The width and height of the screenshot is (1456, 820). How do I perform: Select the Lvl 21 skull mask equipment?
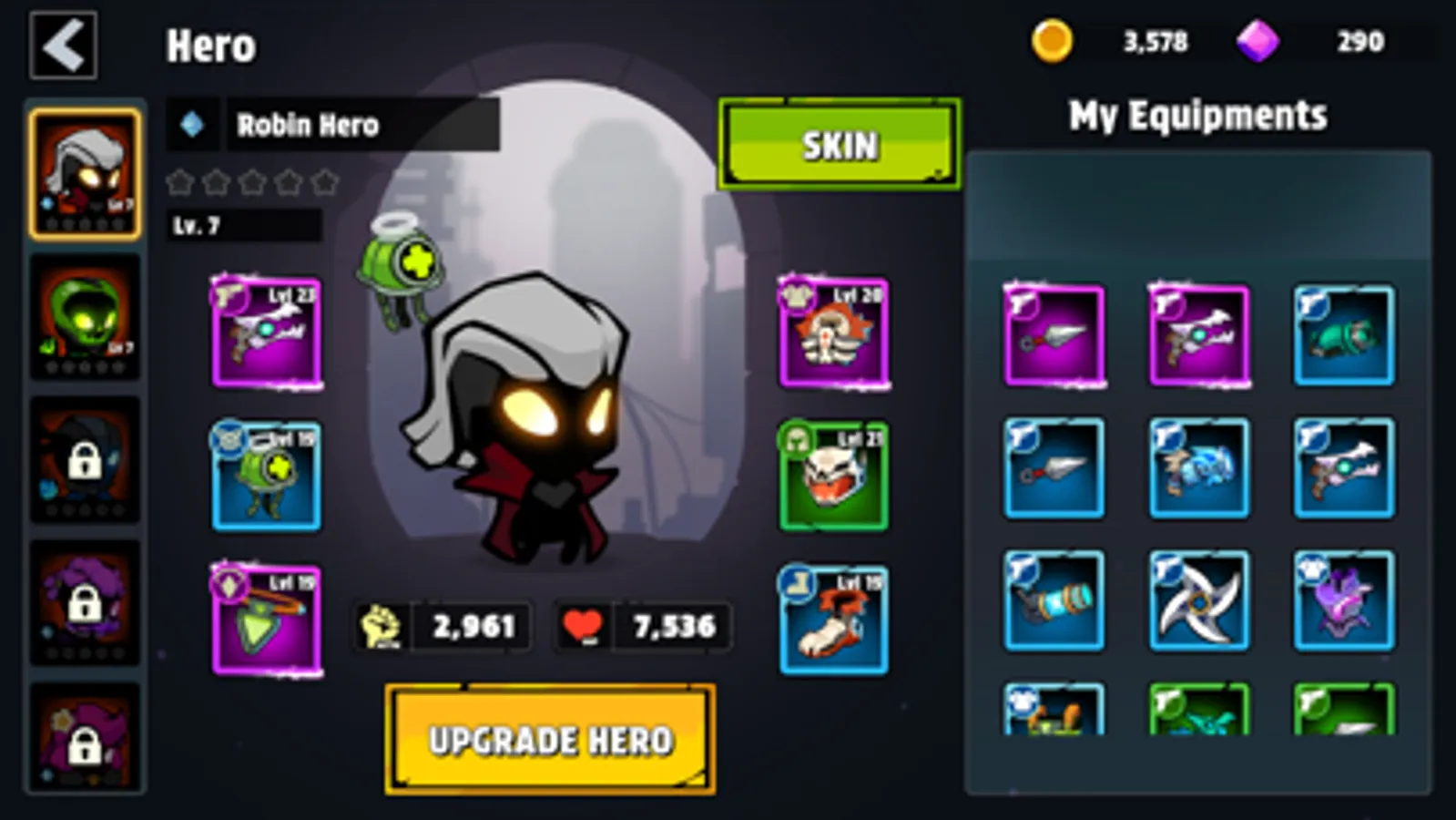pyautogui.click(x=833, y=476)
